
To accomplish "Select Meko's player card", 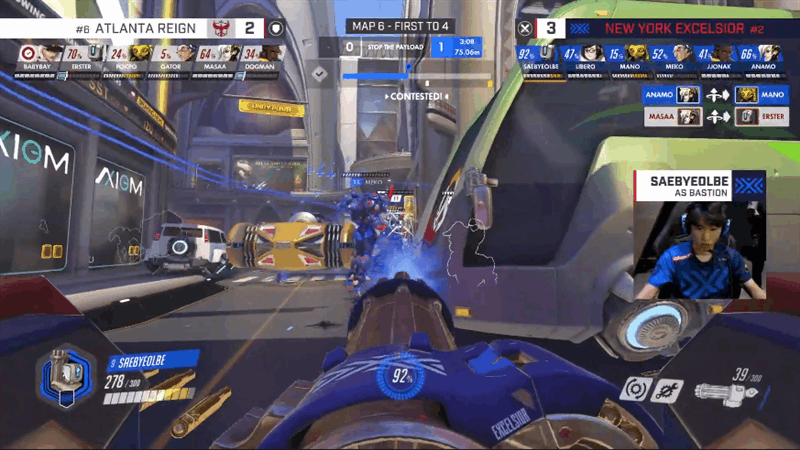I will click(x=675, y=57).
